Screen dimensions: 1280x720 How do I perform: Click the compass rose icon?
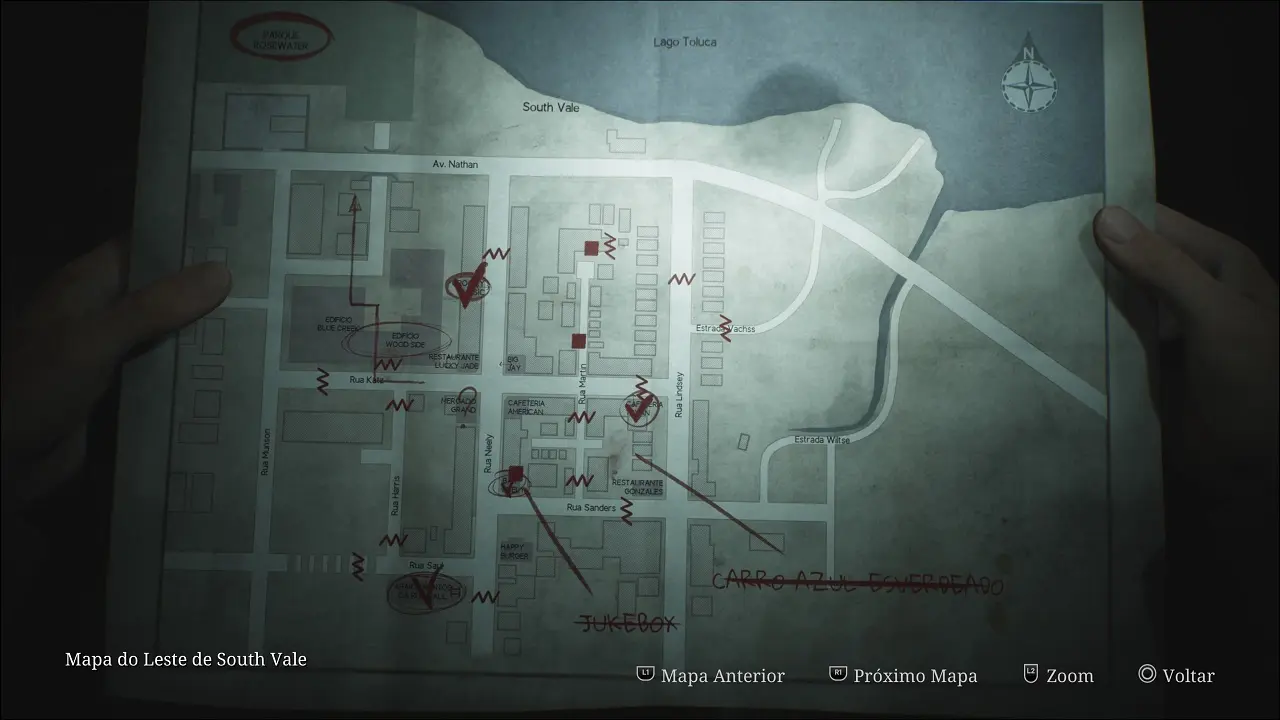1029,86
